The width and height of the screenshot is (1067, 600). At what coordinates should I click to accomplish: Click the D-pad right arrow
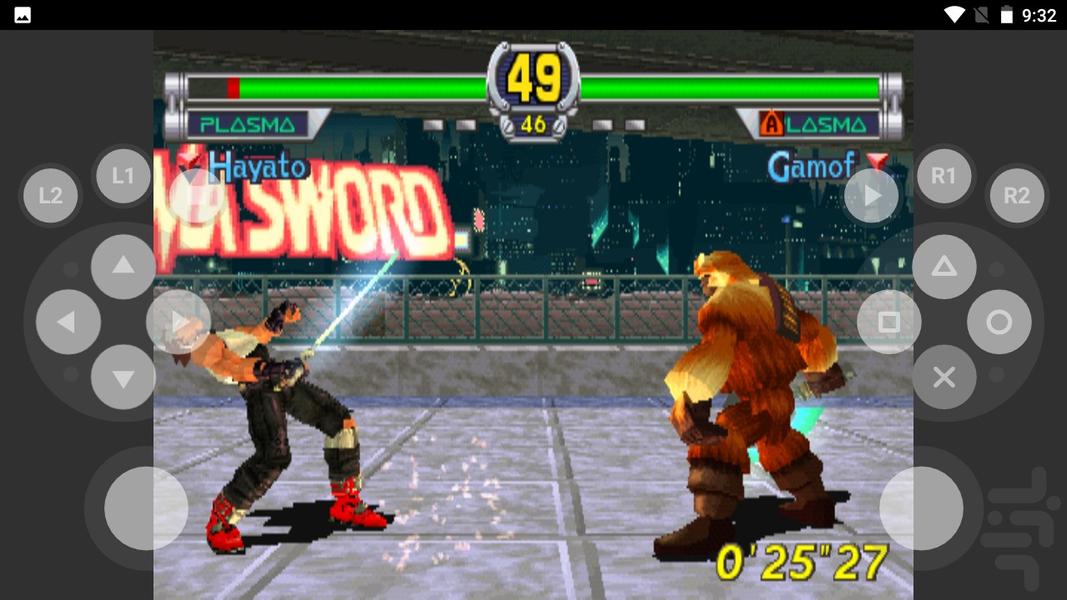[178, 322]
